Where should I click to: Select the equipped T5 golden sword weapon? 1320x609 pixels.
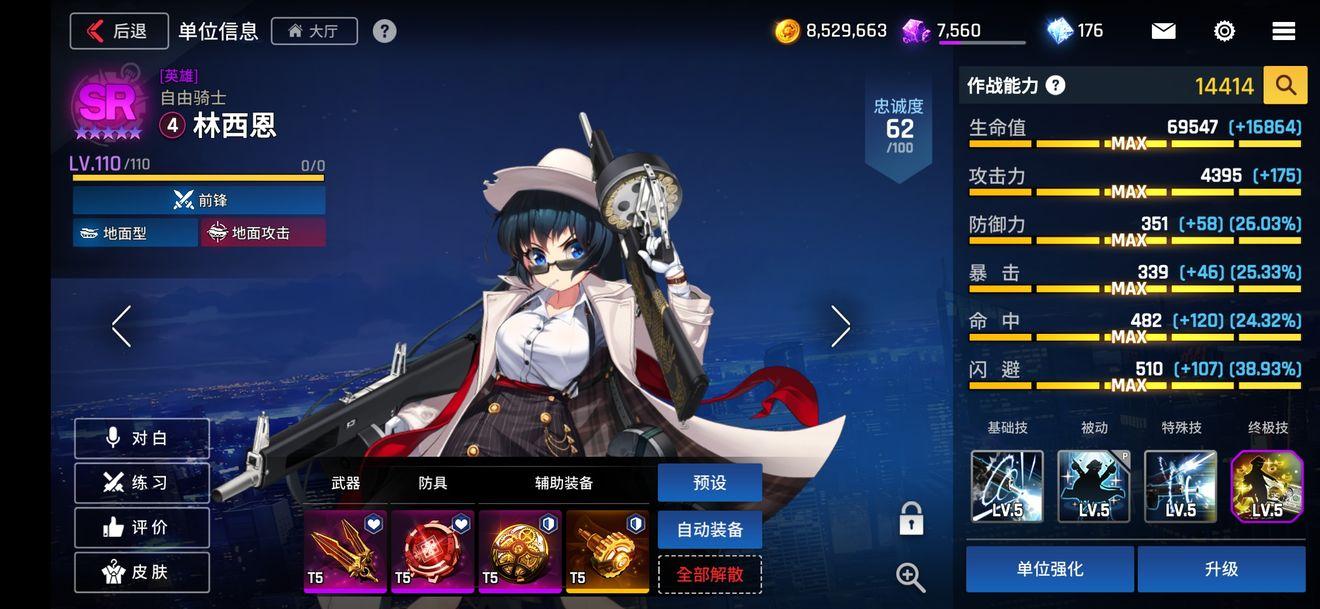(x=345, y=551)
